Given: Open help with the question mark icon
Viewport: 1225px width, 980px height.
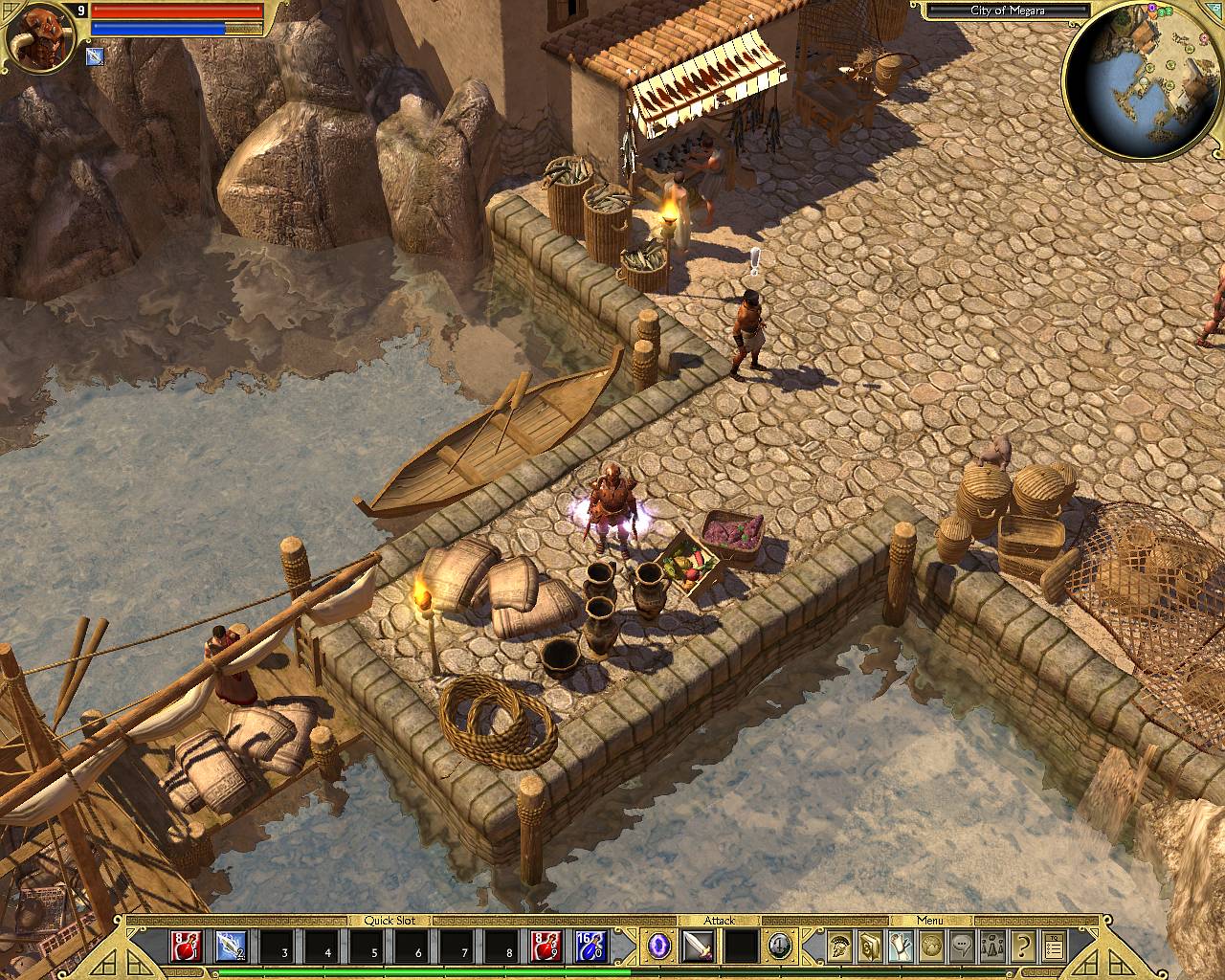Looking at the screenshot, I should [x=1023, y=946].
